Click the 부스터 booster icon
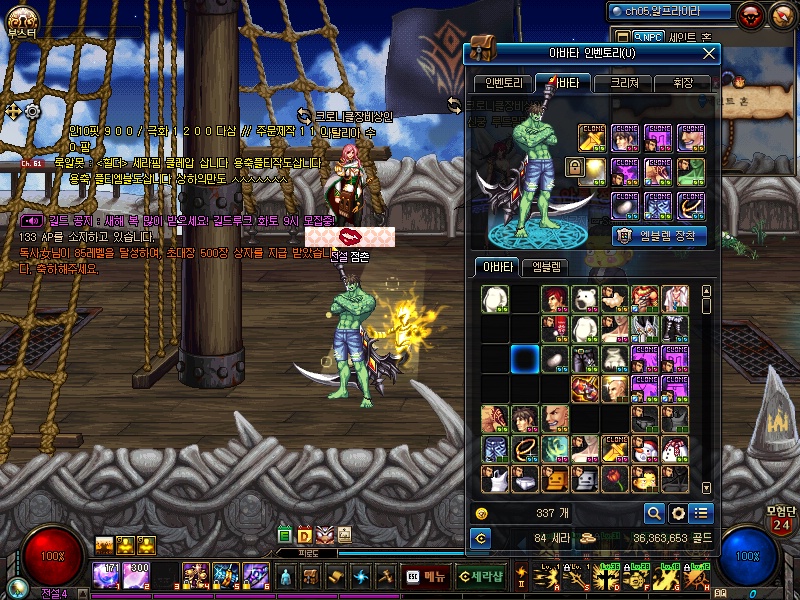 tap(21, 20)
